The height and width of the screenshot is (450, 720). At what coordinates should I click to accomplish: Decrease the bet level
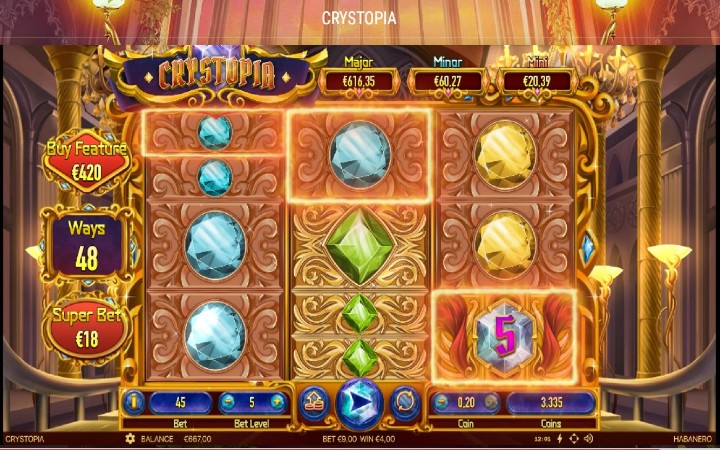[229, 403]
